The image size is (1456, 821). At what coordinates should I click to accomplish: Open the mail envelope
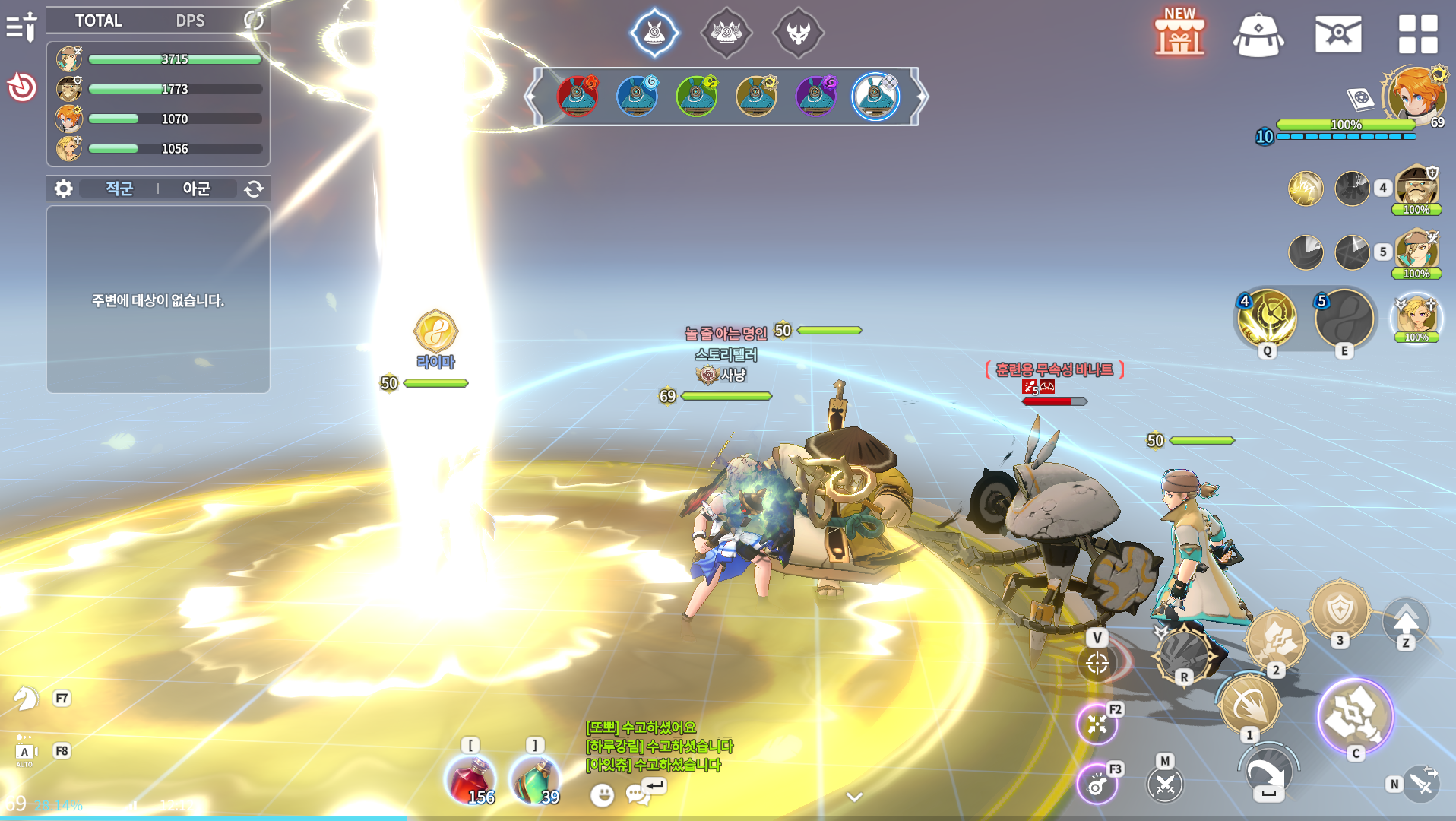(1338, 34)
